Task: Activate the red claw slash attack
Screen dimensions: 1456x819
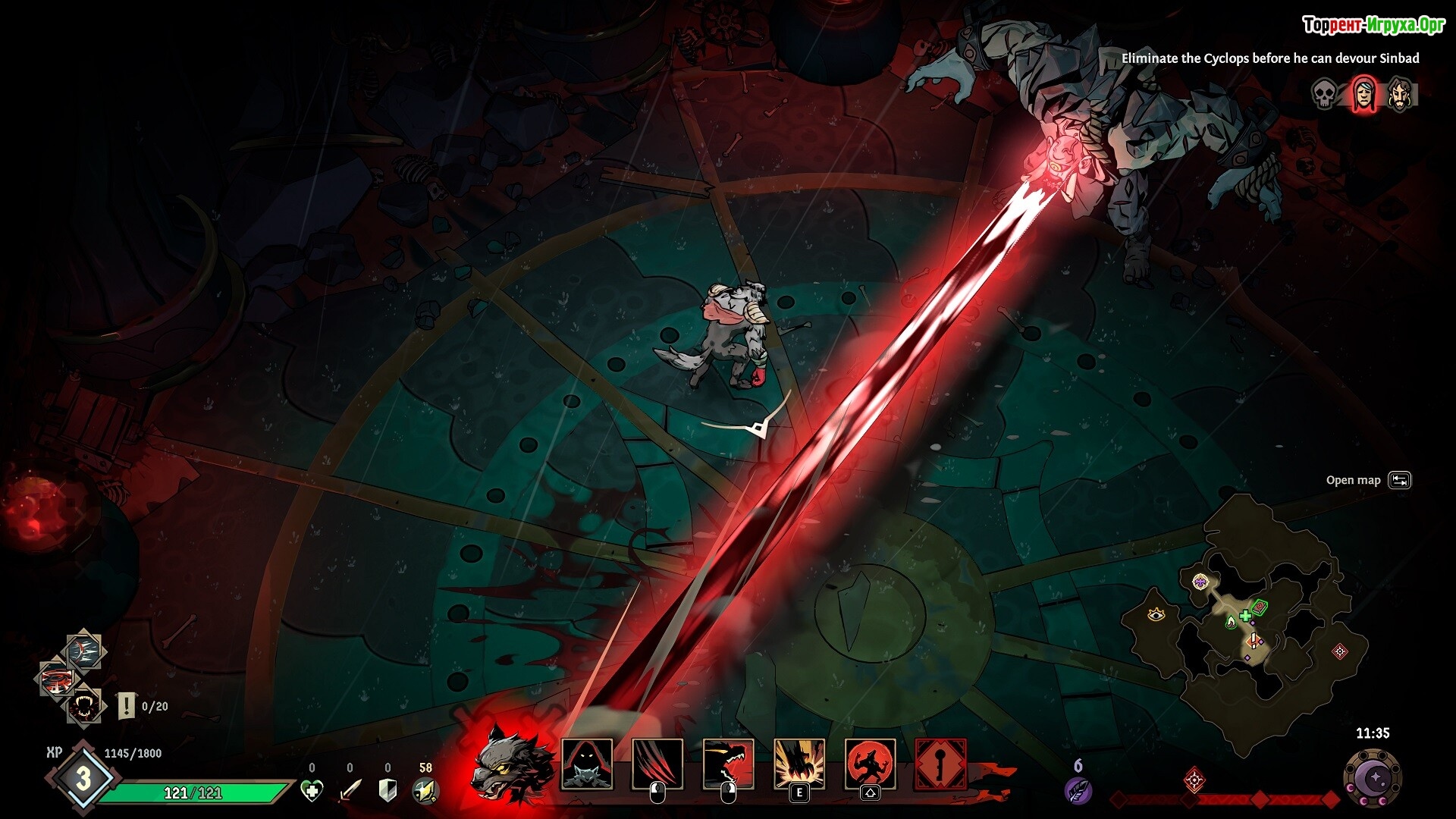Action: (657, 764)
